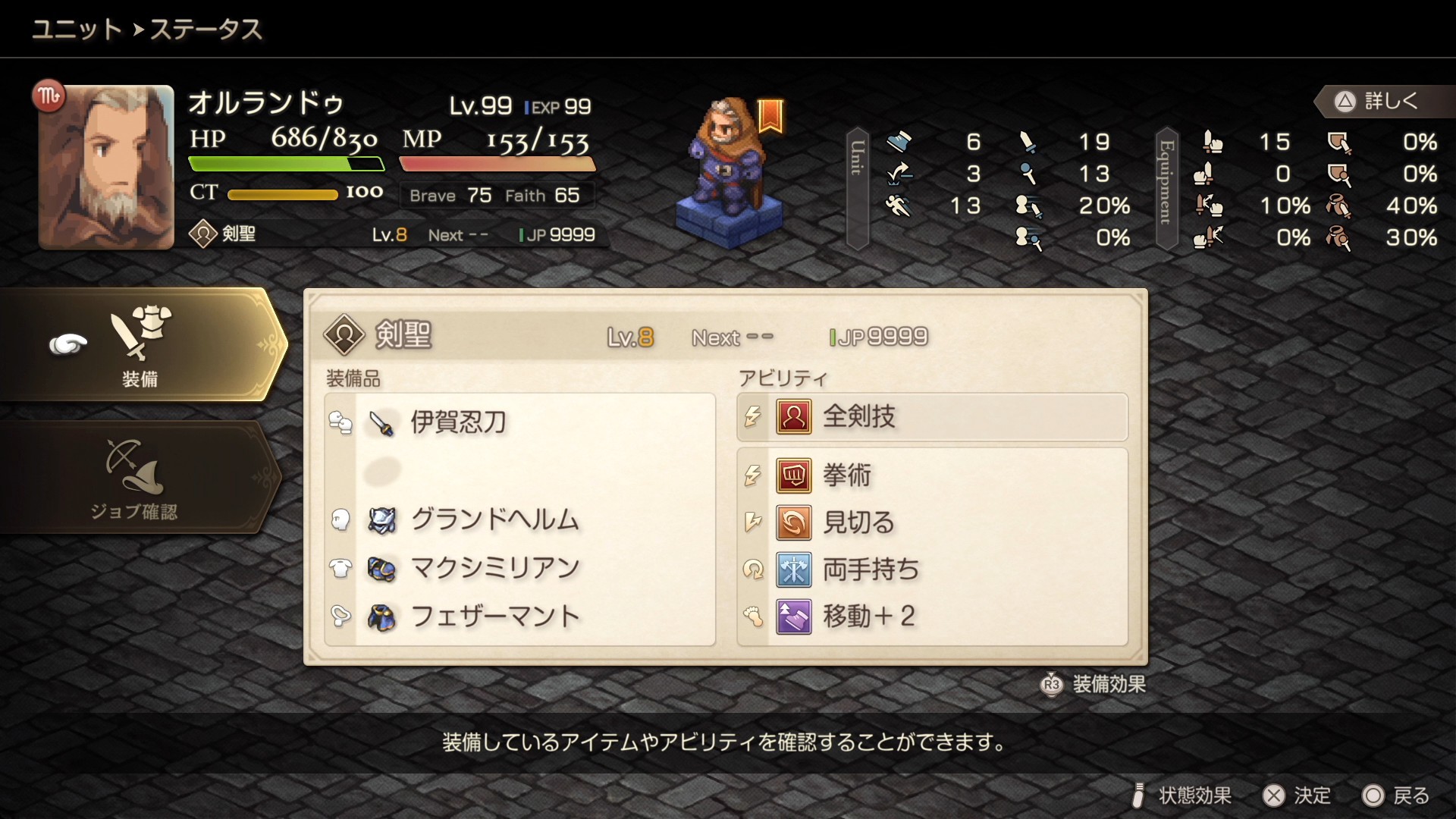The image size is (1456, 819).
Task: Open the 両手持ち support ability
Action: (x=932, y=570)
